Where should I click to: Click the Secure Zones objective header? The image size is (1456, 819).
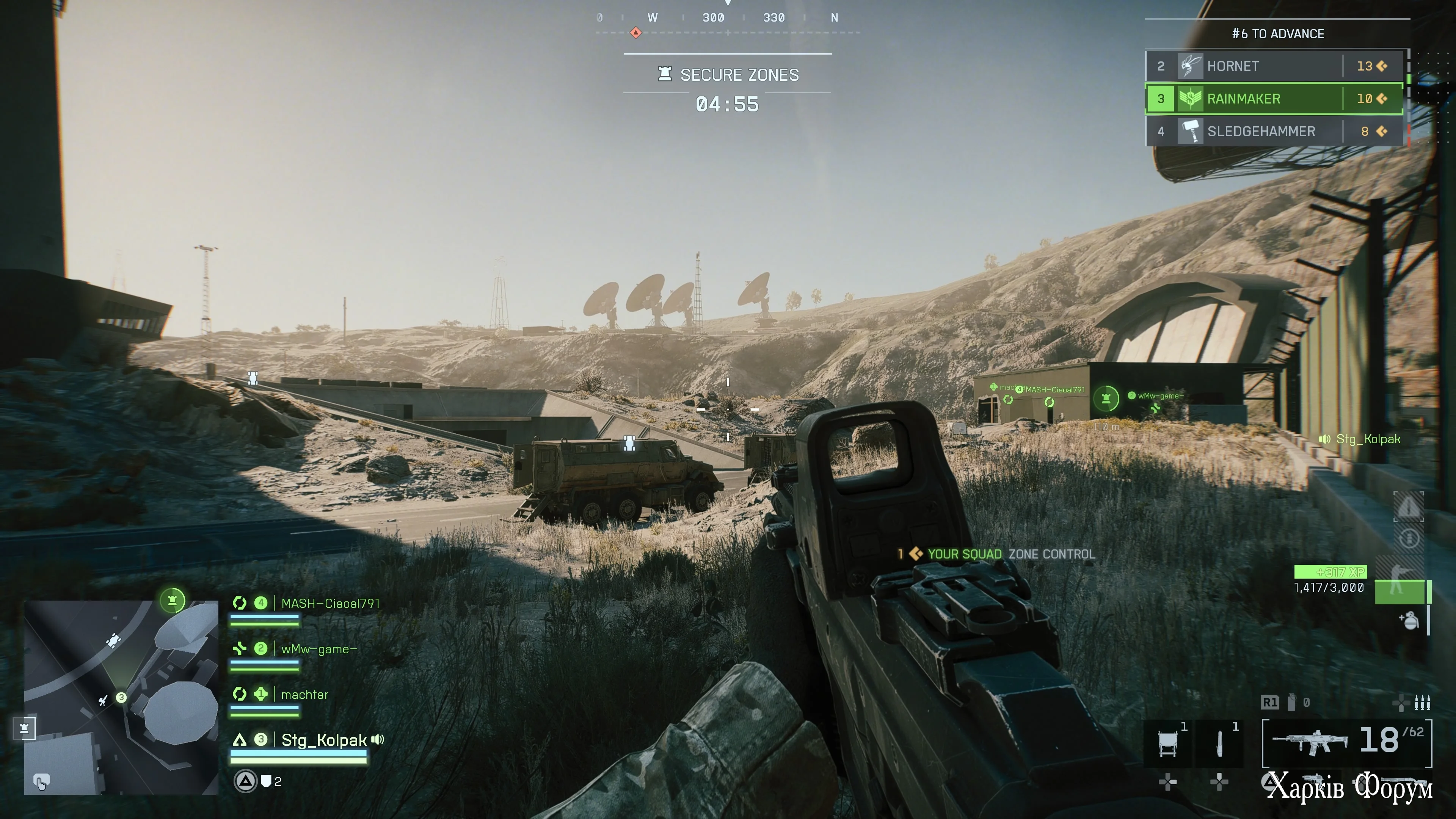(x=728, y=75)
